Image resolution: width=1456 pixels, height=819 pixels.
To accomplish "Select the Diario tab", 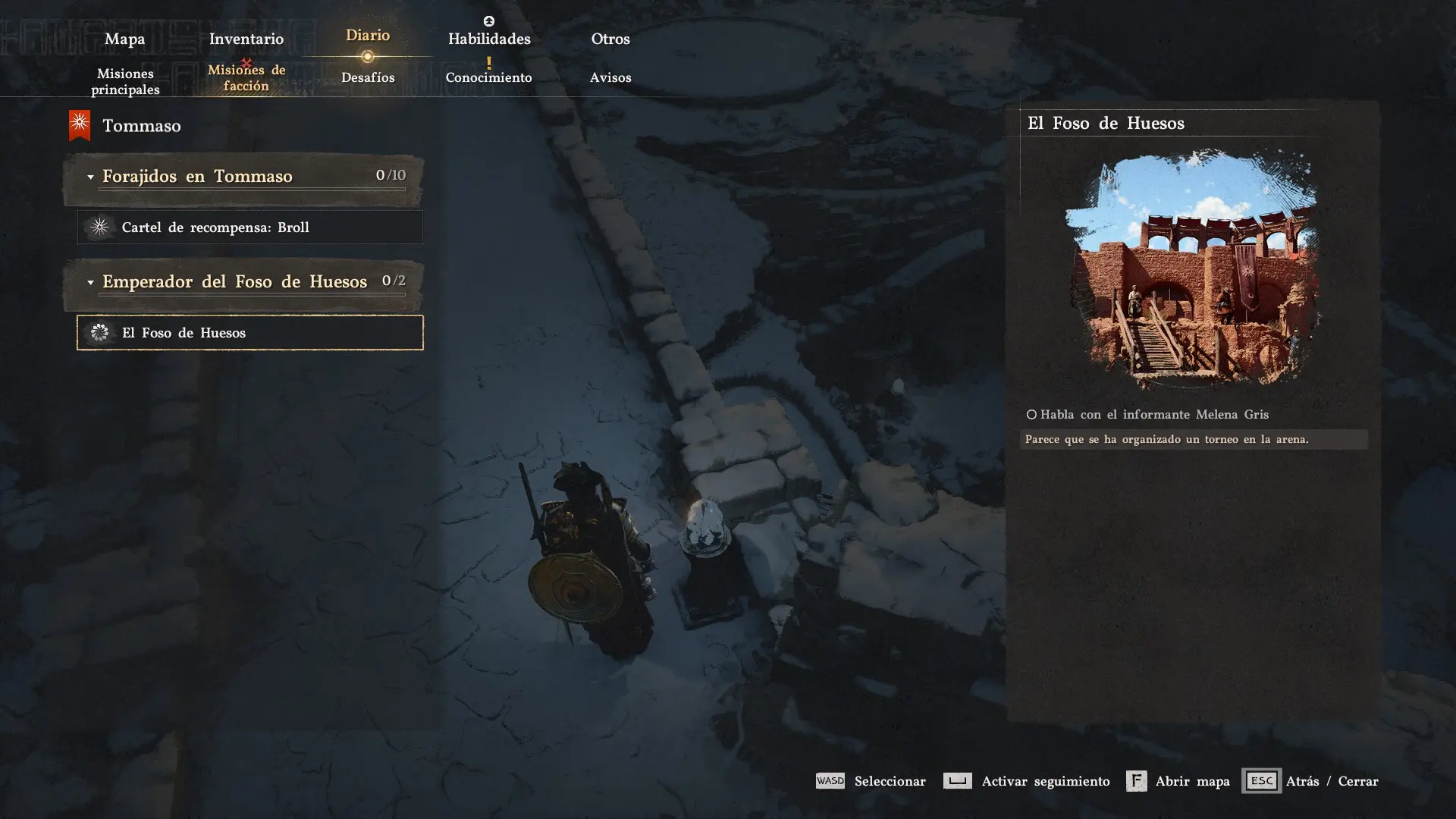I will click(368, 36).
